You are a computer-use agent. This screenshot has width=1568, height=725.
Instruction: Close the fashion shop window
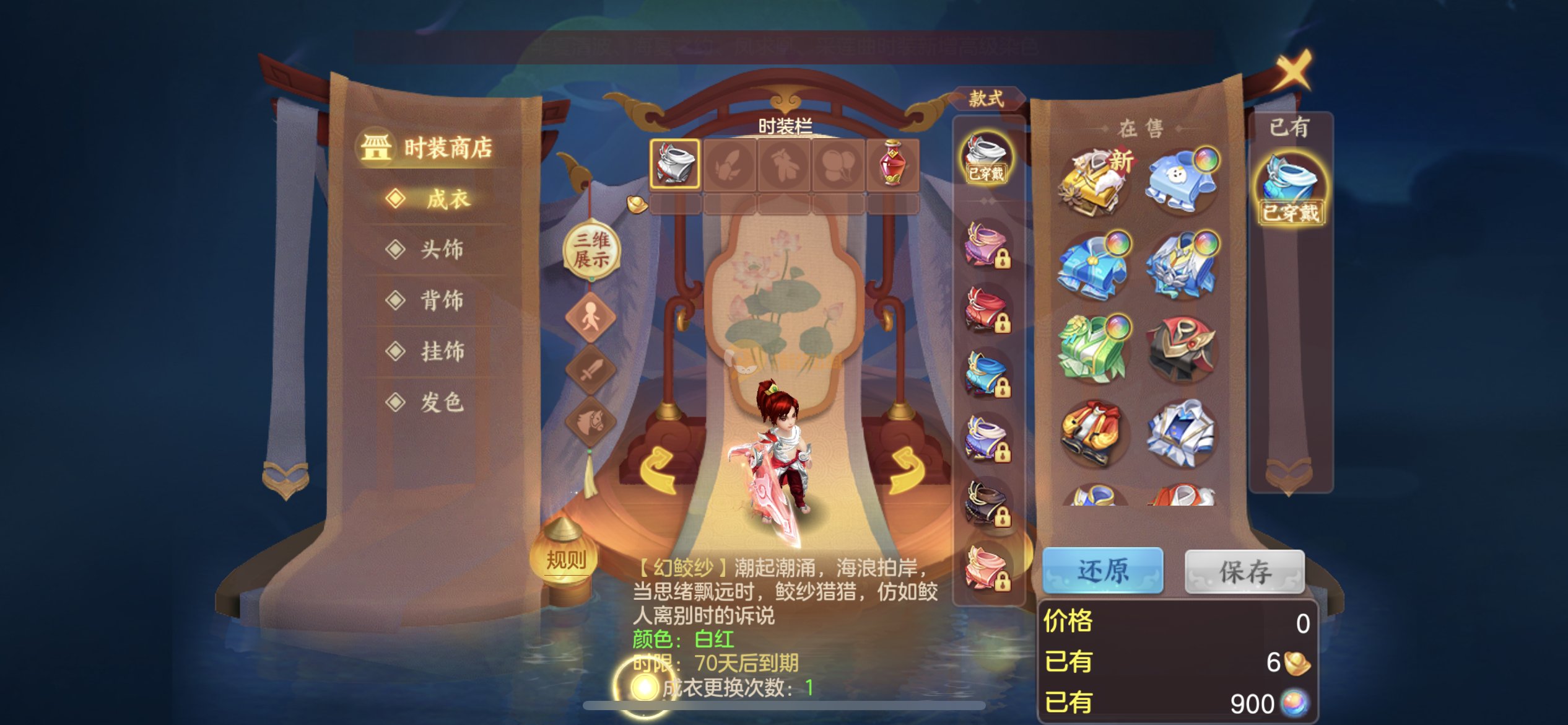click(1293, 69)
